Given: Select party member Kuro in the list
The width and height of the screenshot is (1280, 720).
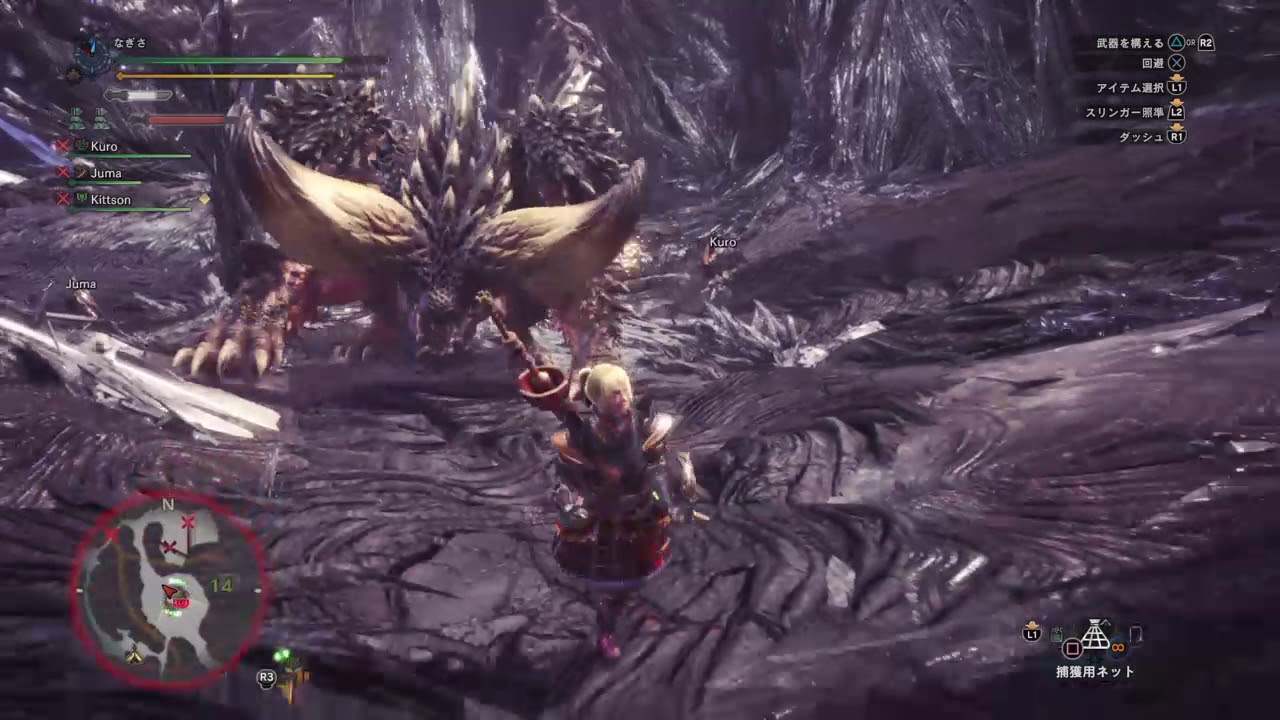Looking at the screenshot, I should 104,147.
